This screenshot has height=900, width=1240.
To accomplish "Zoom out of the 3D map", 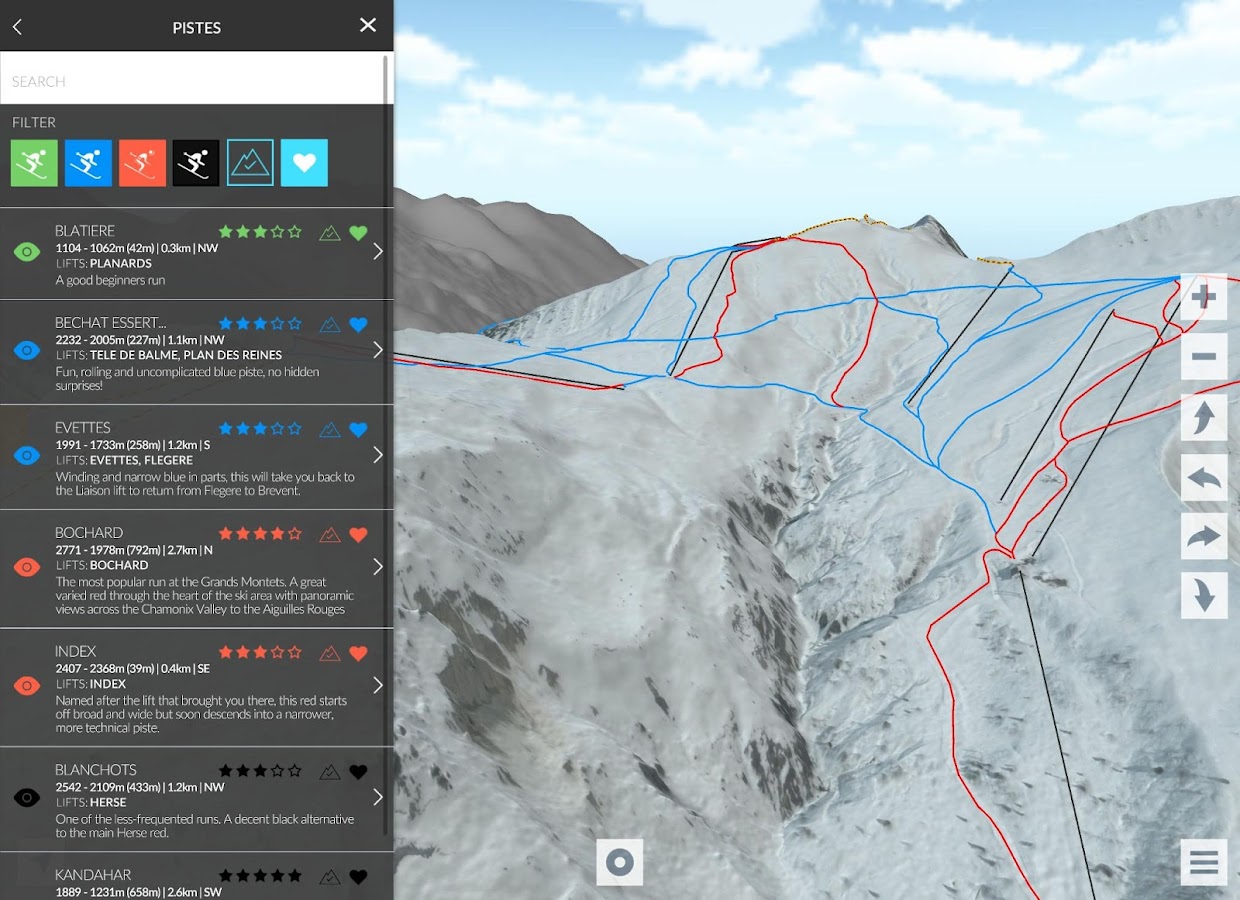I will coord(1204,357).
